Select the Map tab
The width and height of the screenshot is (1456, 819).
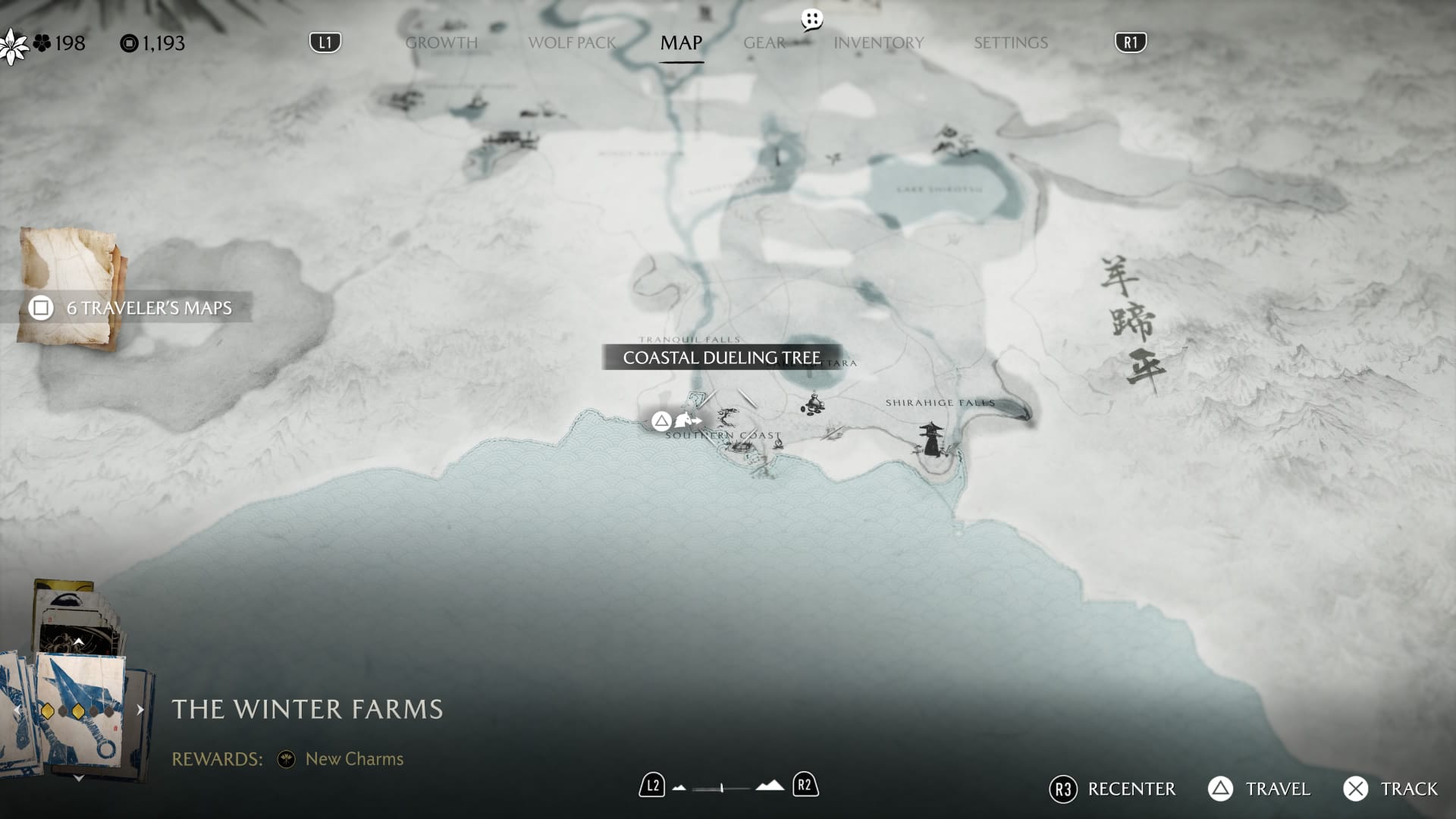pos(681,42)
